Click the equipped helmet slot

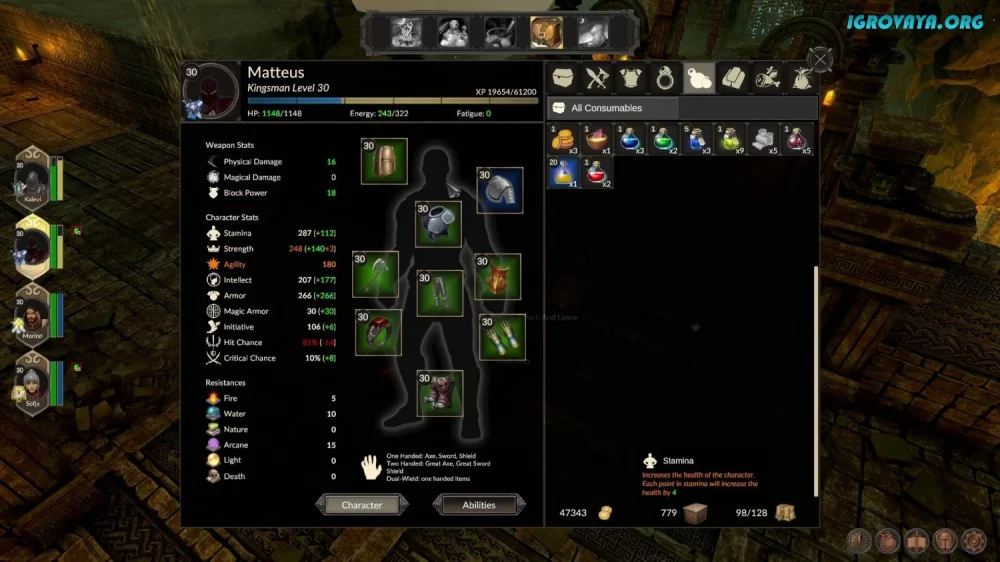(x=384, y=162)
